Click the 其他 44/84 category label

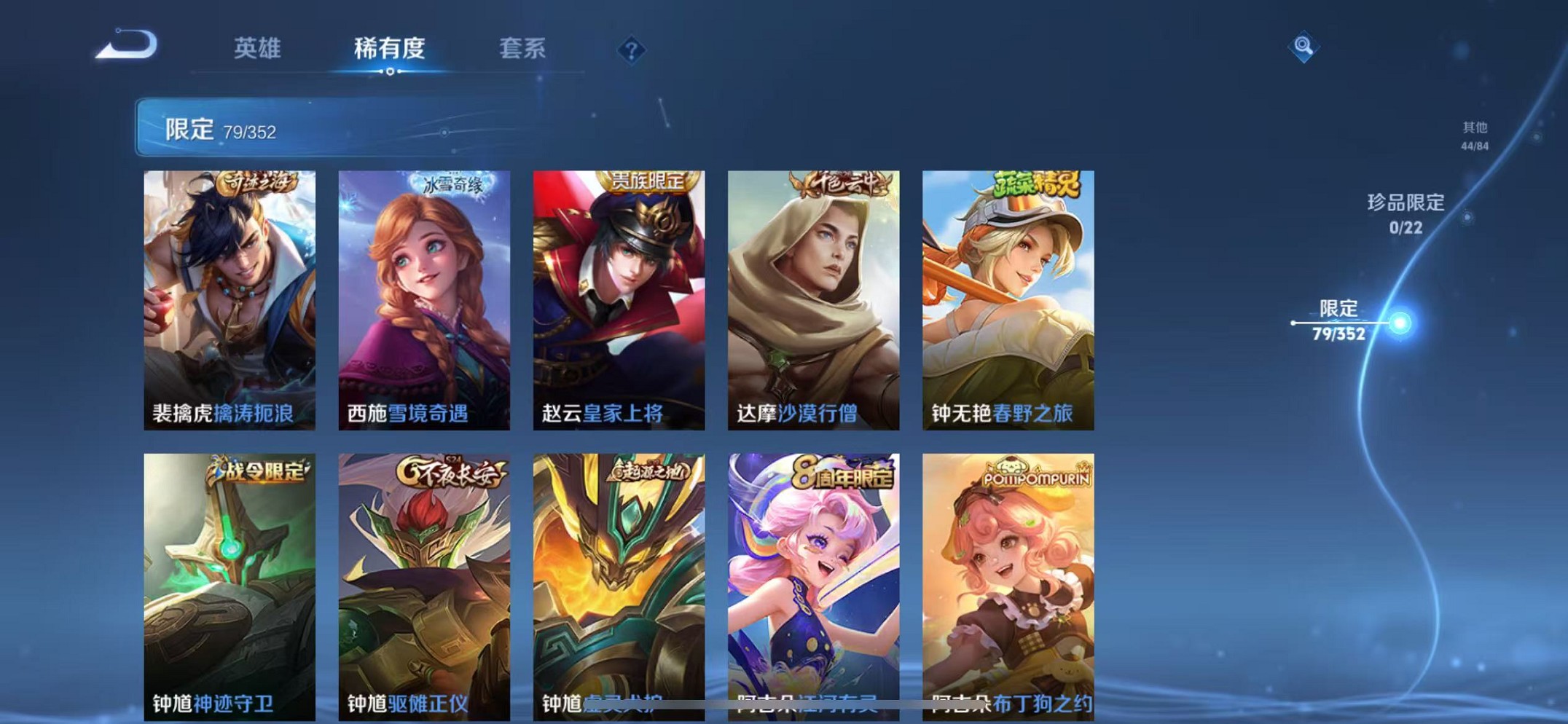pos(1474,135)
